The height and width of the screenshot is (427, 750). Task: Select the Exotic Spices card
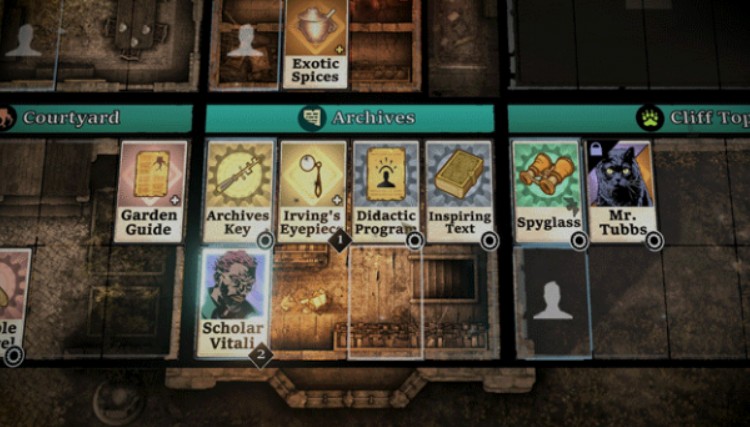pos(316,42)
